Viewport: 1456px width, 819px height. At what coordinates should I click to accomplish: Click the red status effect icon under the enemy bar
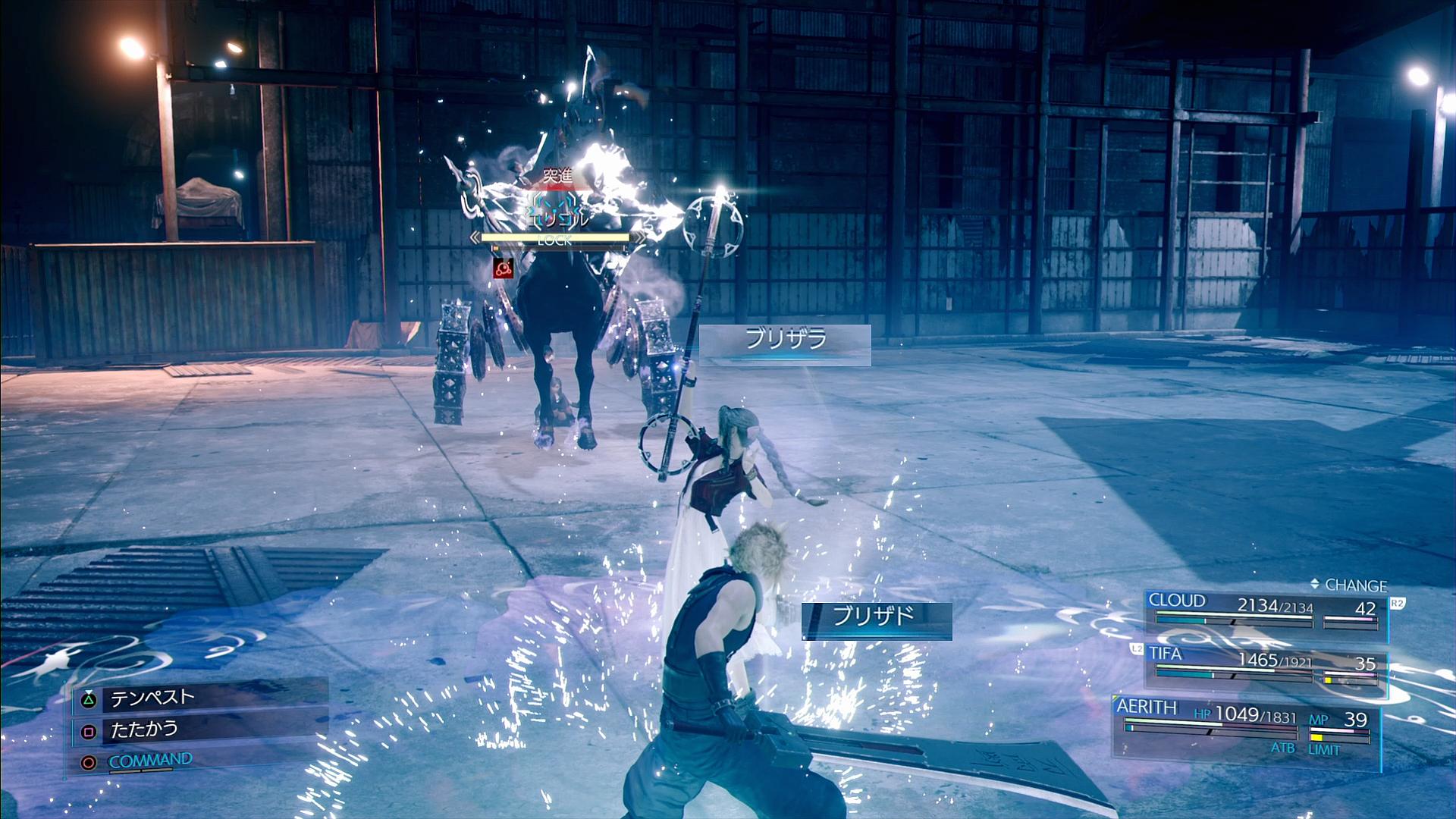503,267
